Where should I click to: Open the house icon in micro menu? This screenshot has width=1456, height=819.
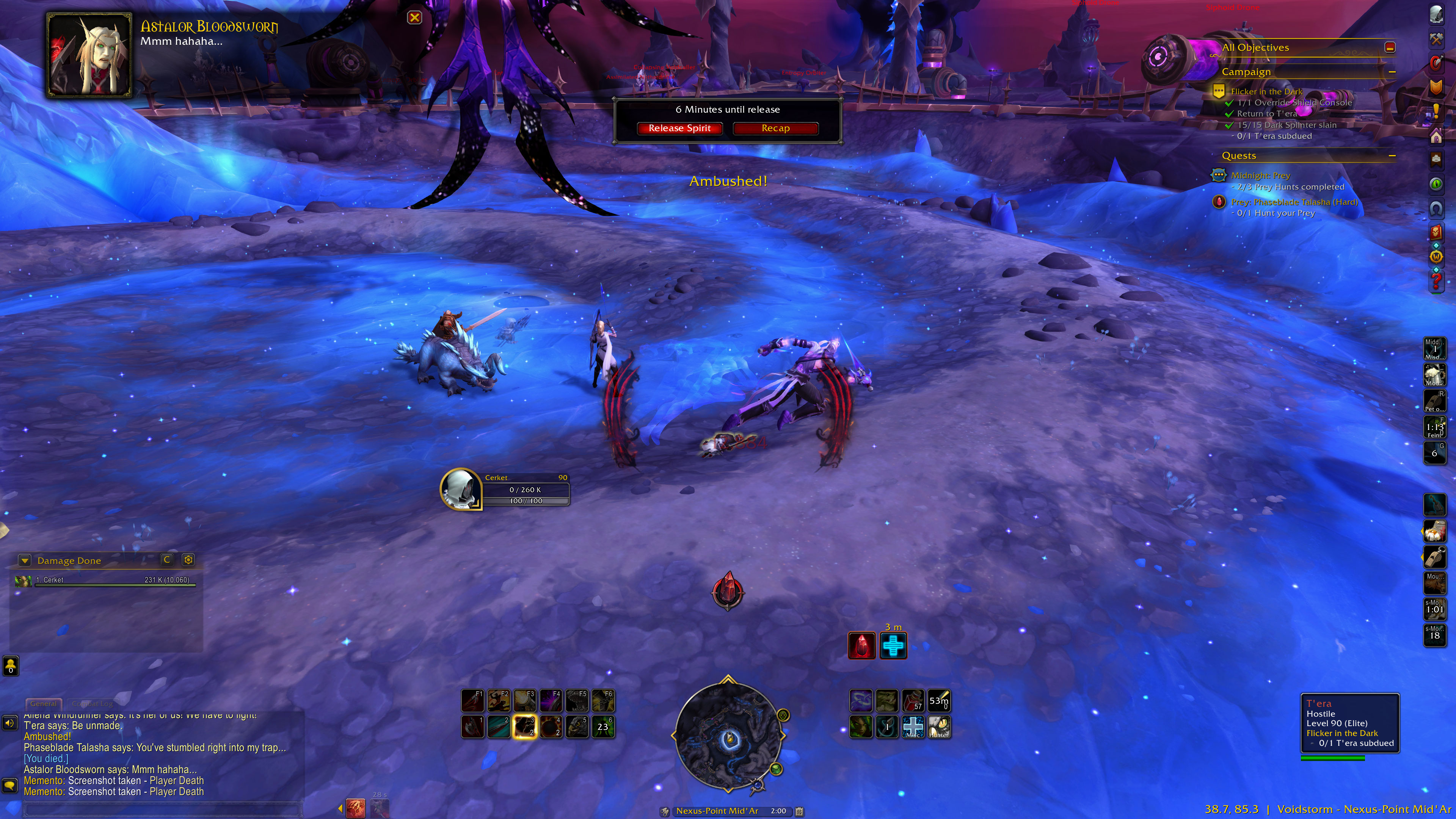tap(1436, 136)
